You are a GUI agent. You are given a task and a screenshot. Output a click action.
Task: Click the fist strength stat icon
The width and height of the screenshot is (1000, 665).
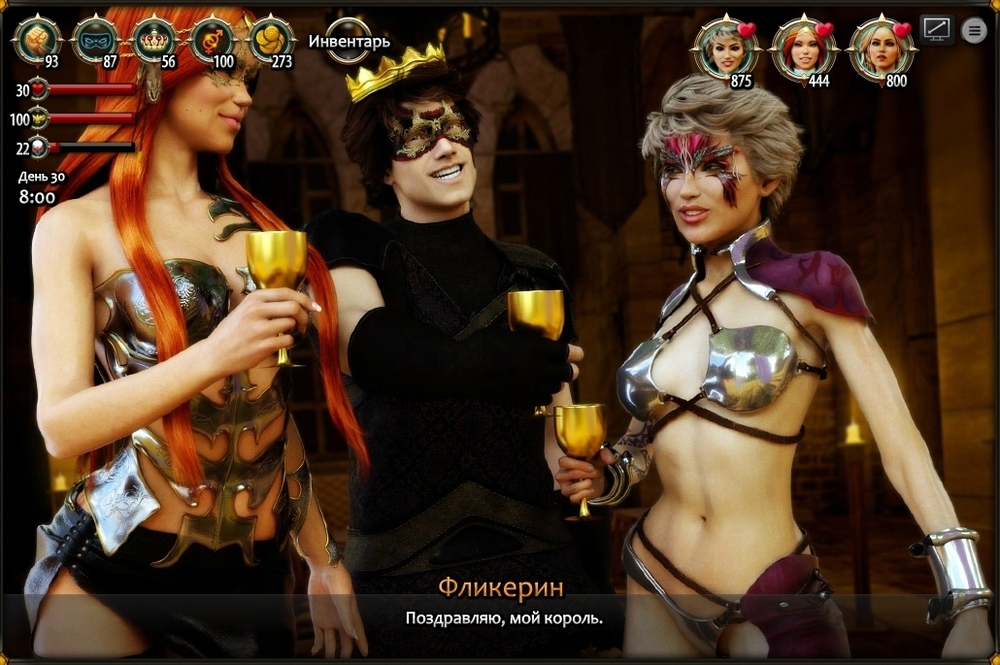click(37, 39)
